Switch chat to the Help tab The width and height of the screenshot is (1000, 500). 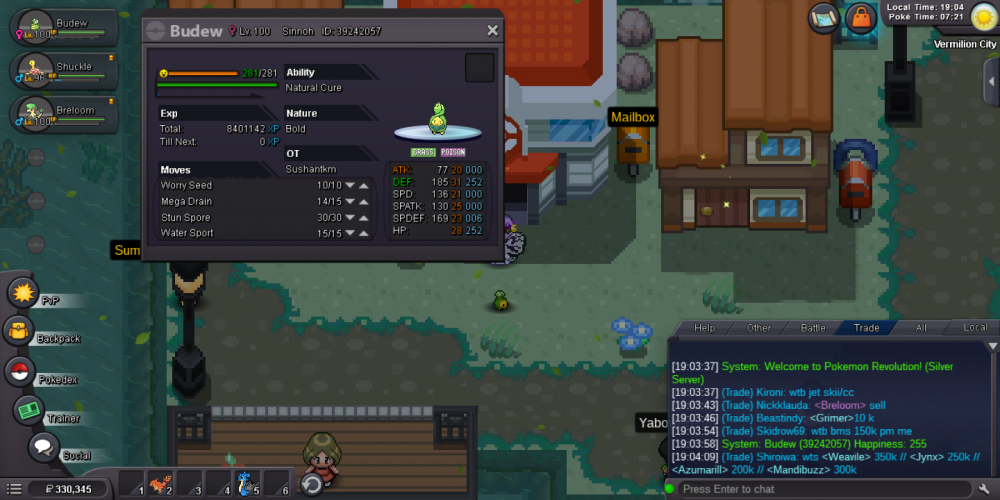(x=705, y=328)
